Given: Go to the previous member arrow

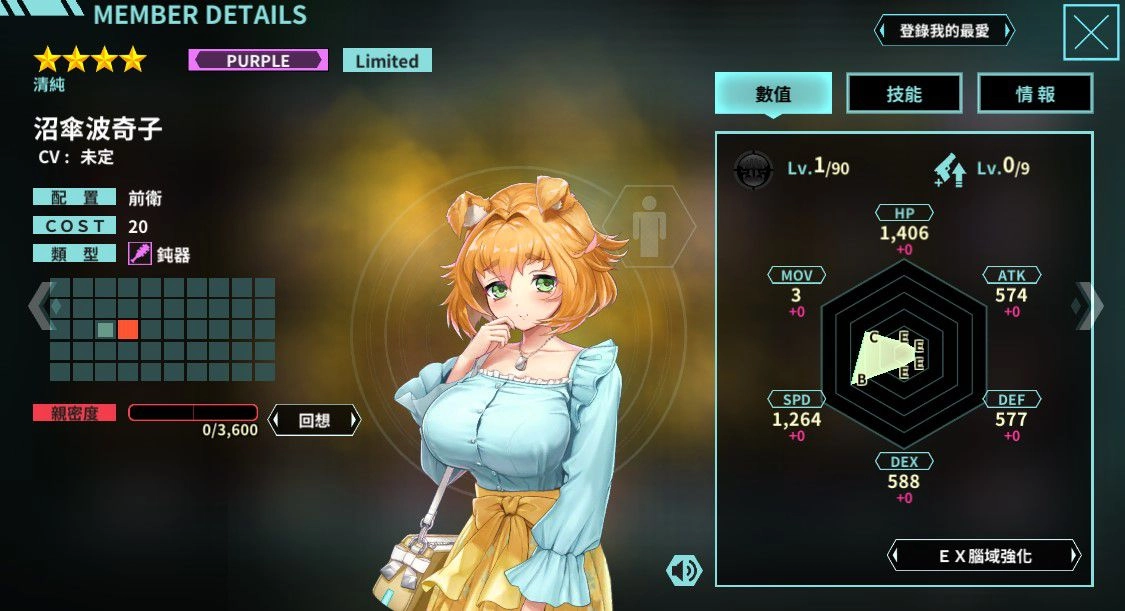Looking at the screenshot, I should (40, 305).
